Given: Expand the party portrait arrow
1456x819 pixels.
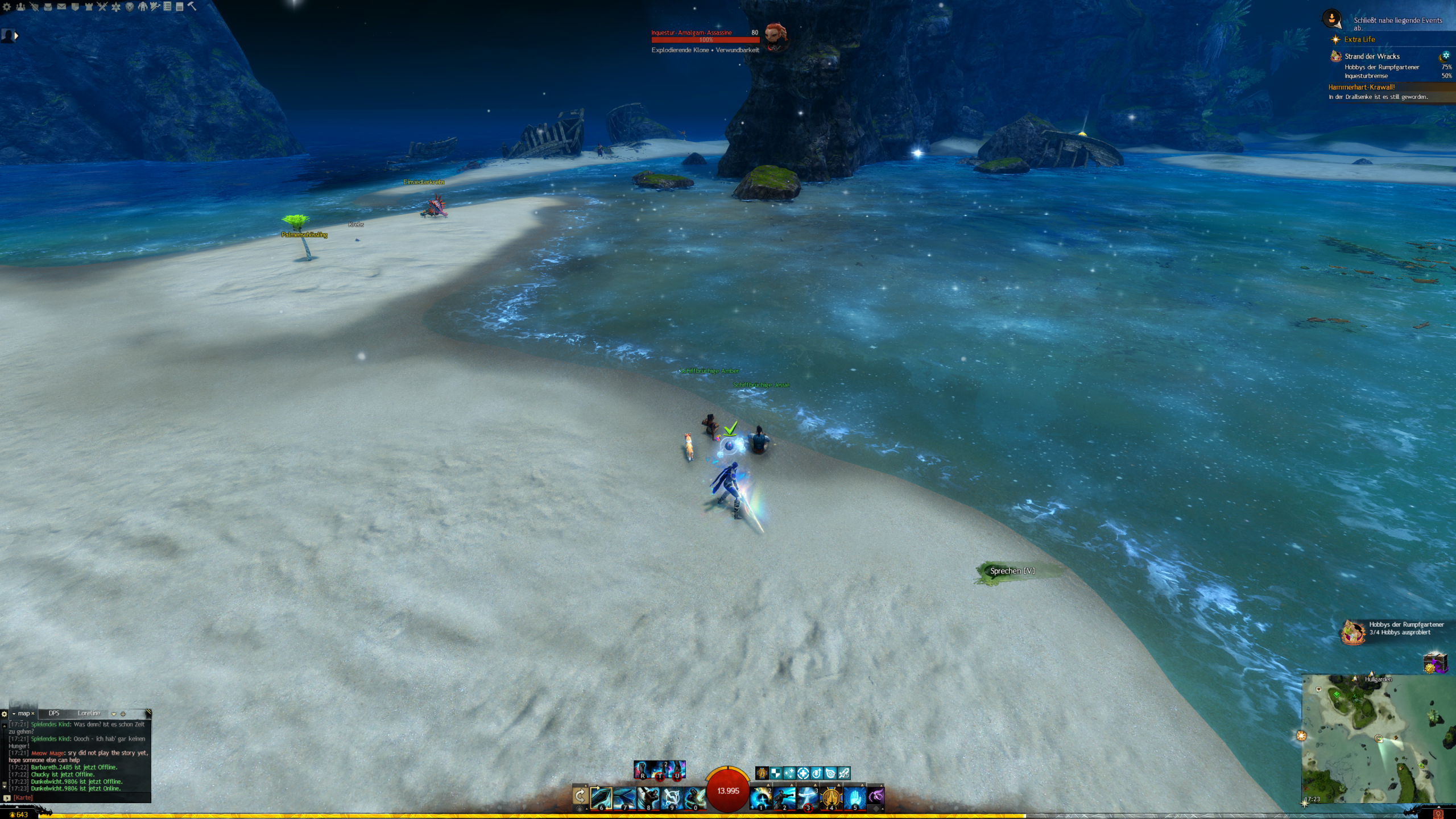Looking at the screenshot, I should coord(16,36).
